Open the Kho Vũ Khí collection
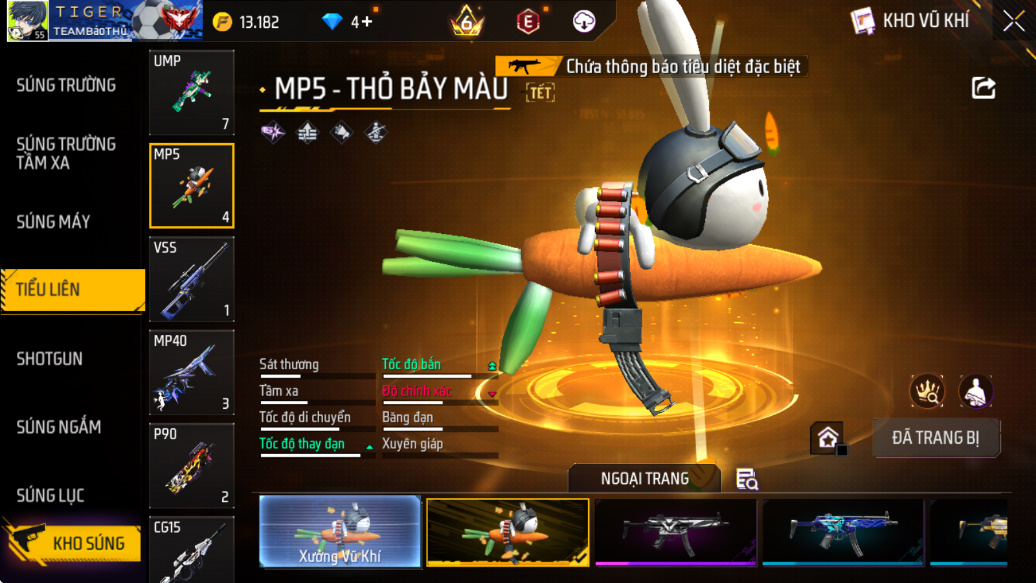 pos(910,21)
